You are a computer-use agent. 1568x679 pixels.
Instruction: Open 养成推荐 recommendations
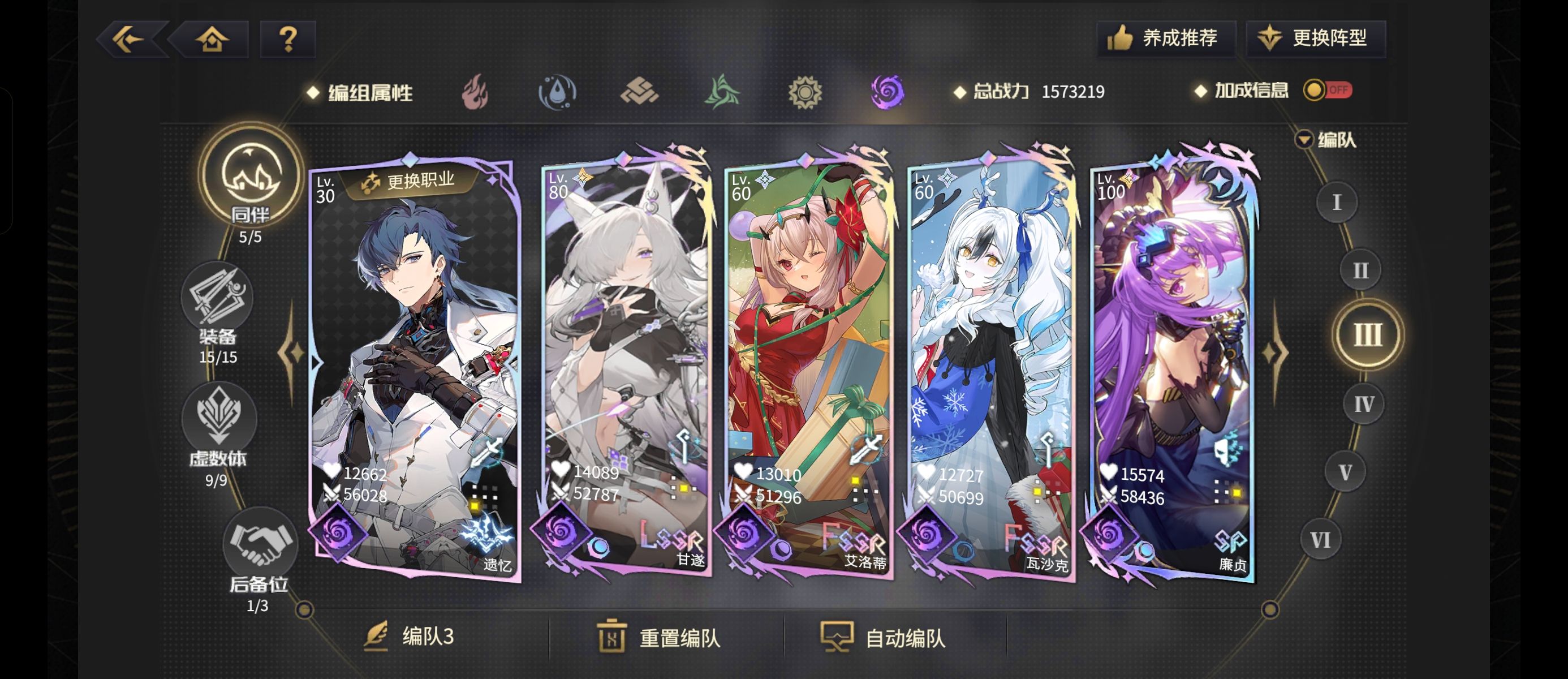click(x=1165, y=38)
